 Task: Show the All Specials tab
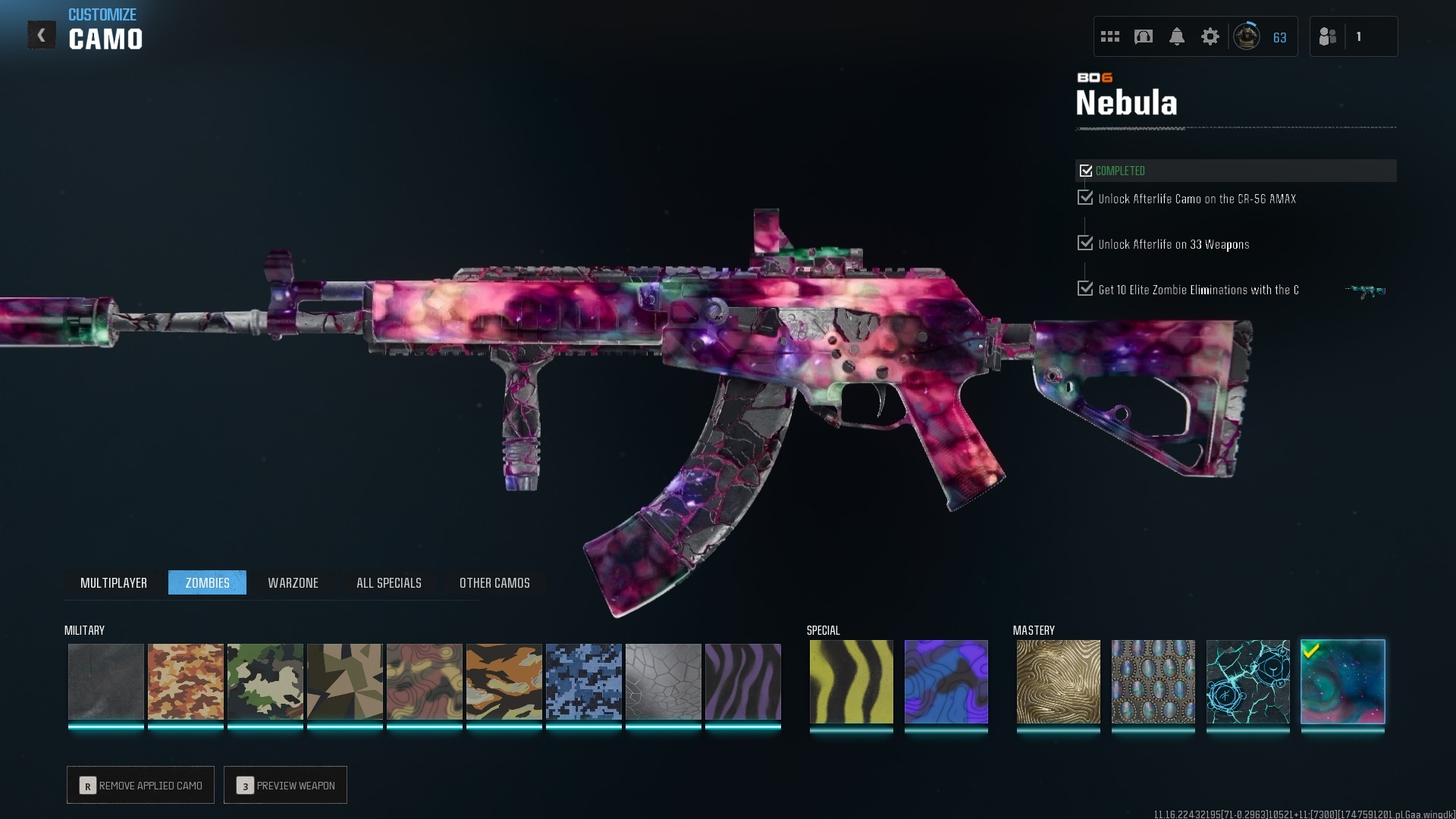388,582
